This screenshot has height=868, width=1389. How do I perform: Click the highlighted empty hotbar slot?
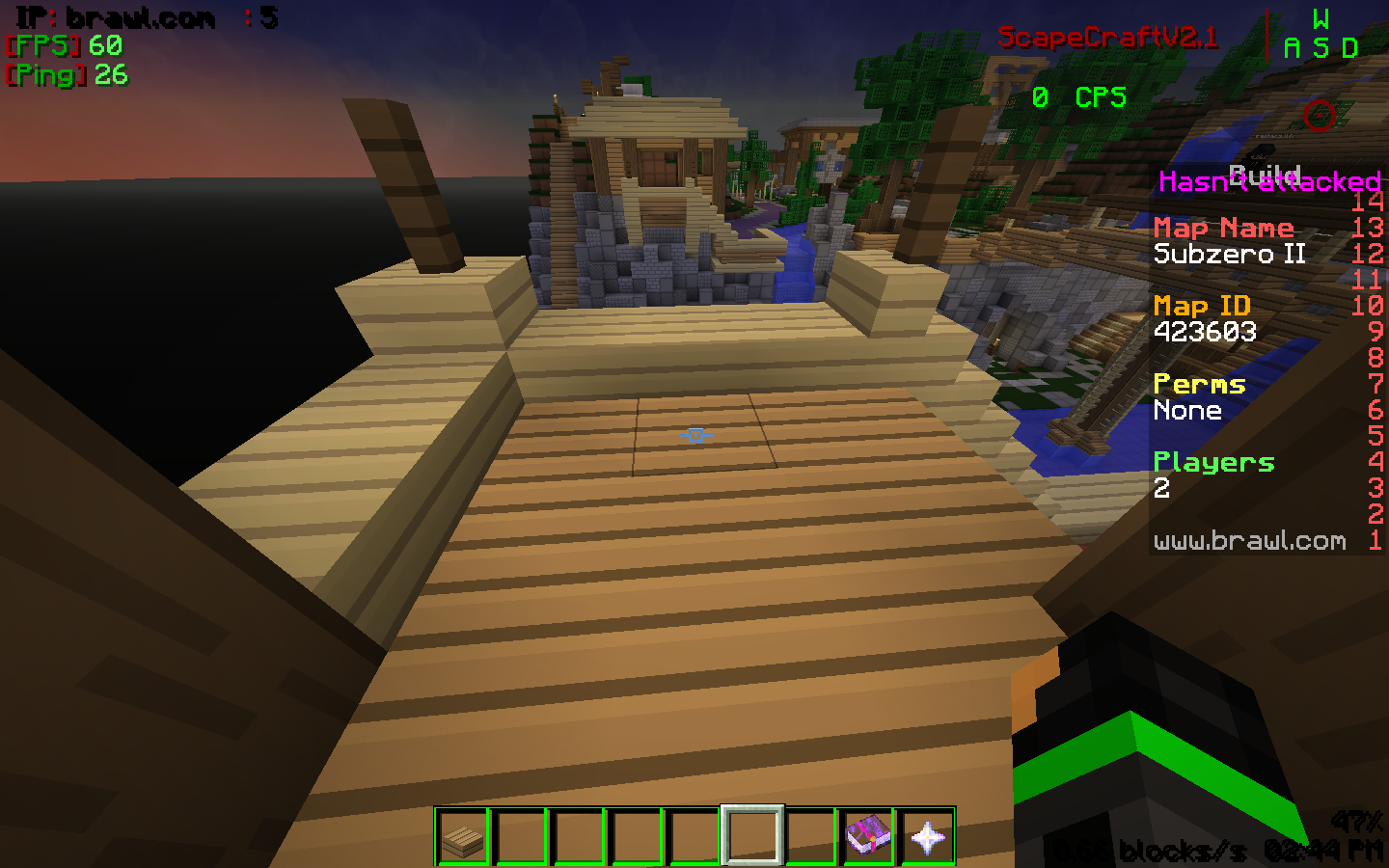pos(752,835)
